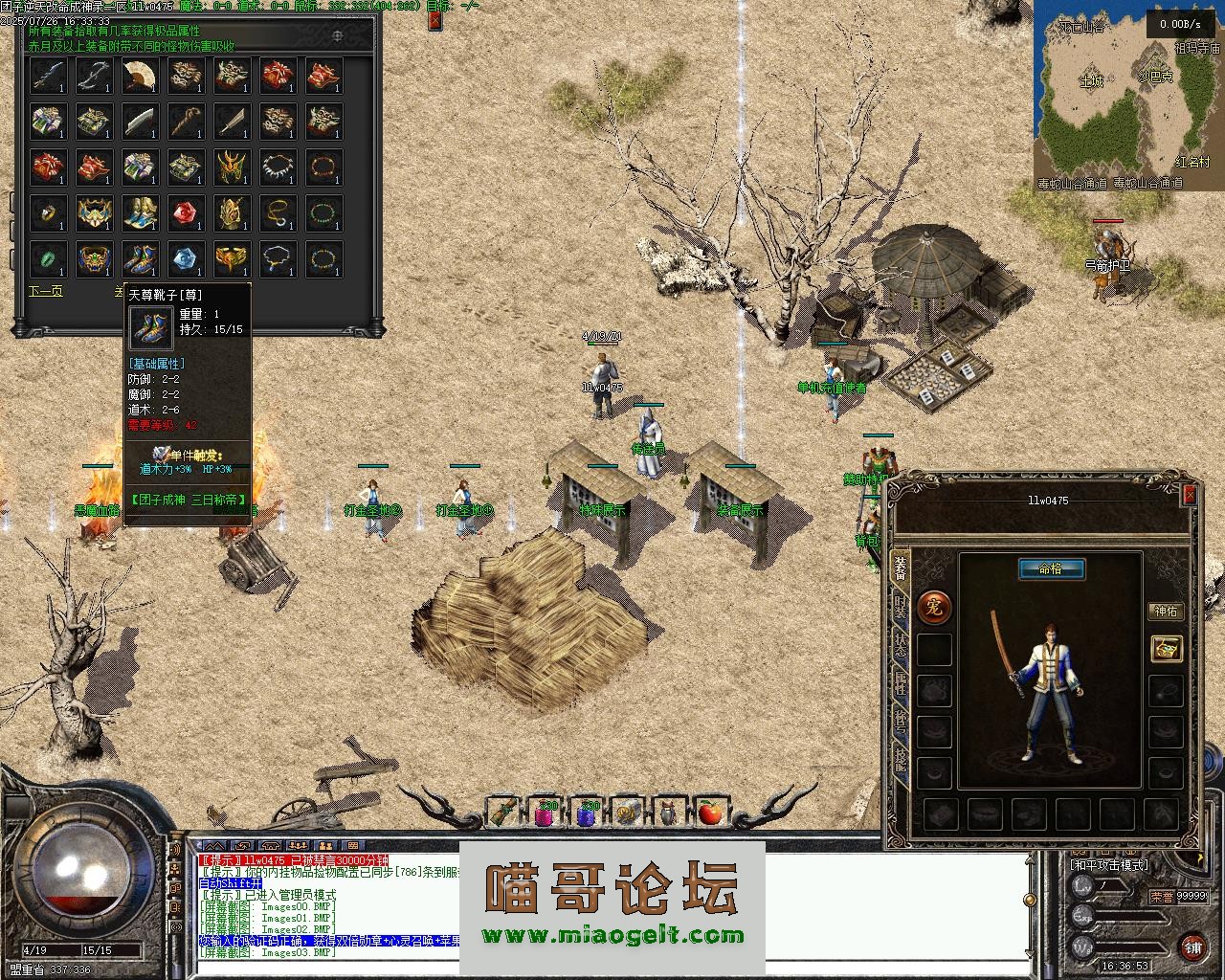The width and height of the screenshot is (1225, 980).
Task: Open the shop with the red 铺 button
Action: [1191, 947]
